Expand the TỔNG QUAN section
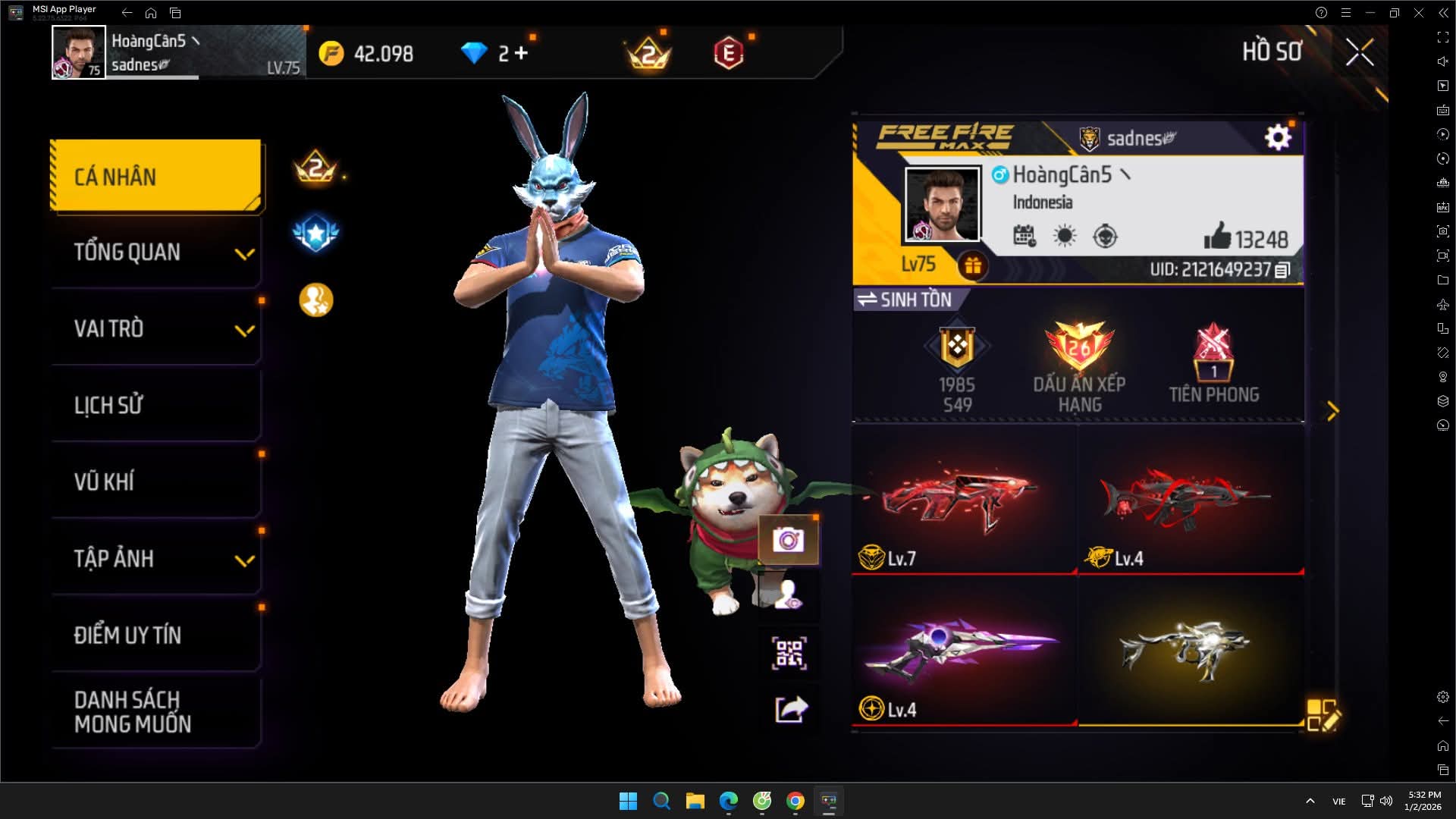This screenshot has height=819, width=1456. pyautogui.click(x=156, y=253)
